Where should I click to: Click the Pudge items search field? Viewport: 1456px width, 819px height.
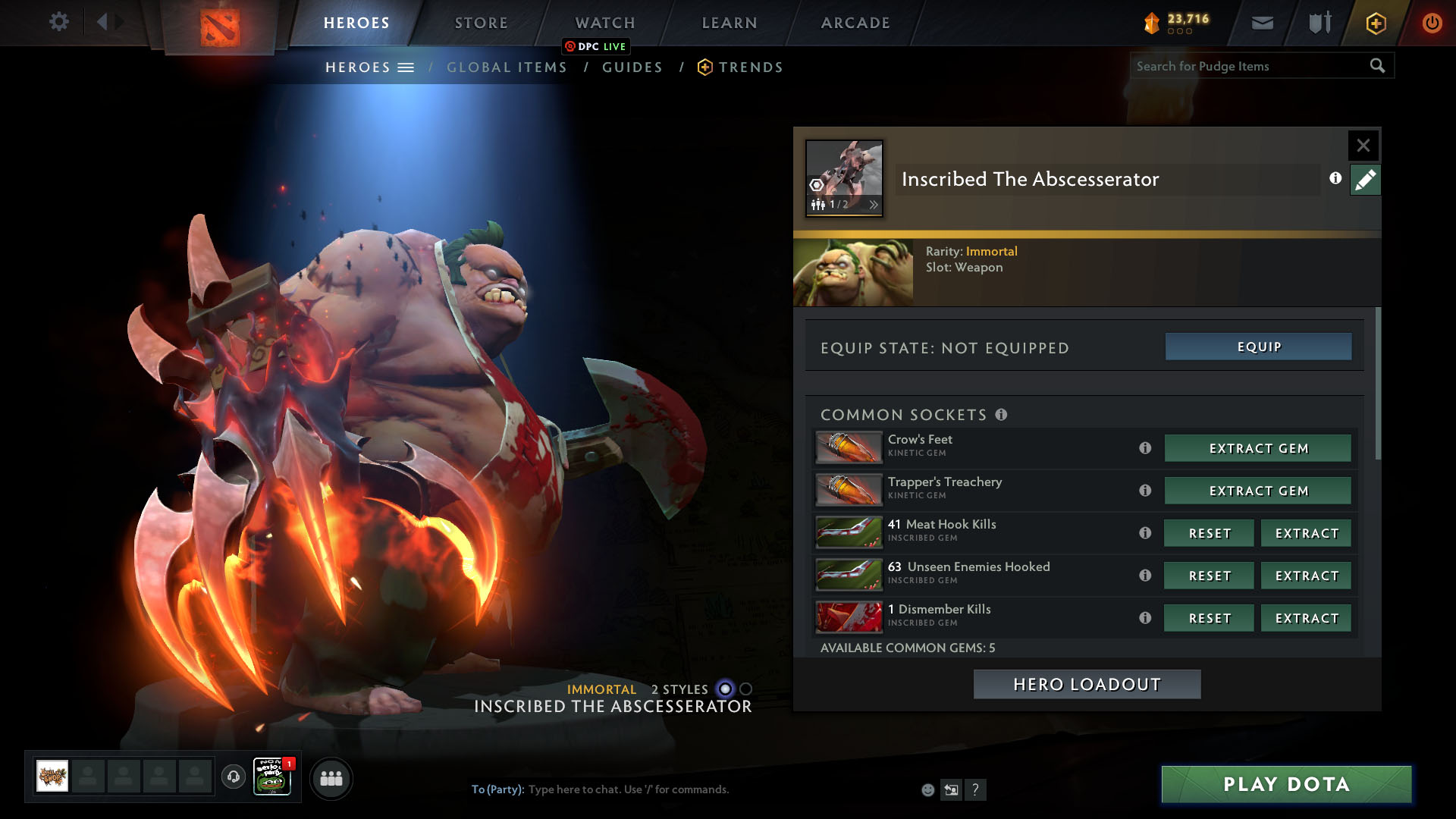point(1251,66)
